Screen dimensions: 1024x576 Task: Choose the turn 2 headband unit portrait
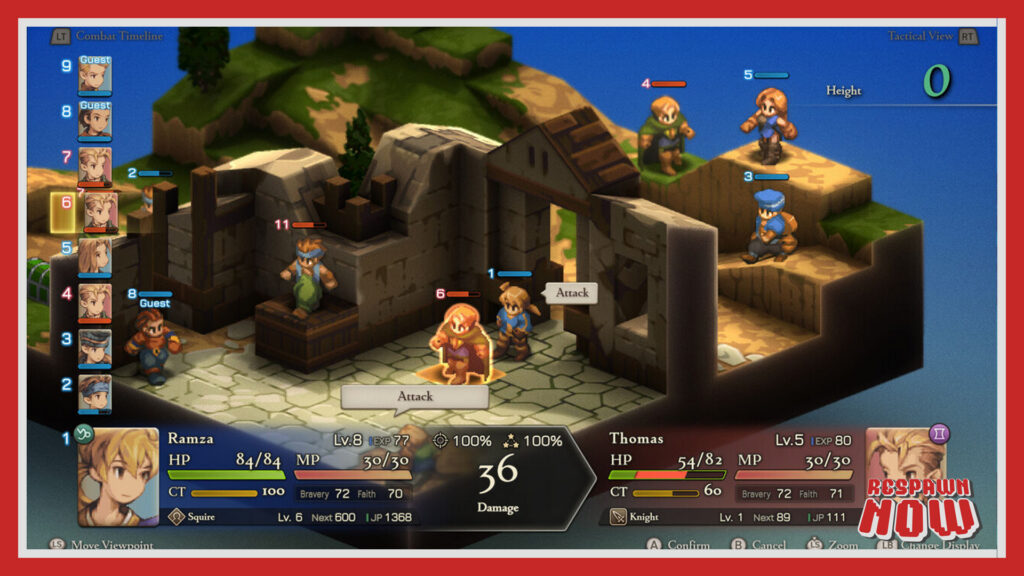click(x=95, y=392)
